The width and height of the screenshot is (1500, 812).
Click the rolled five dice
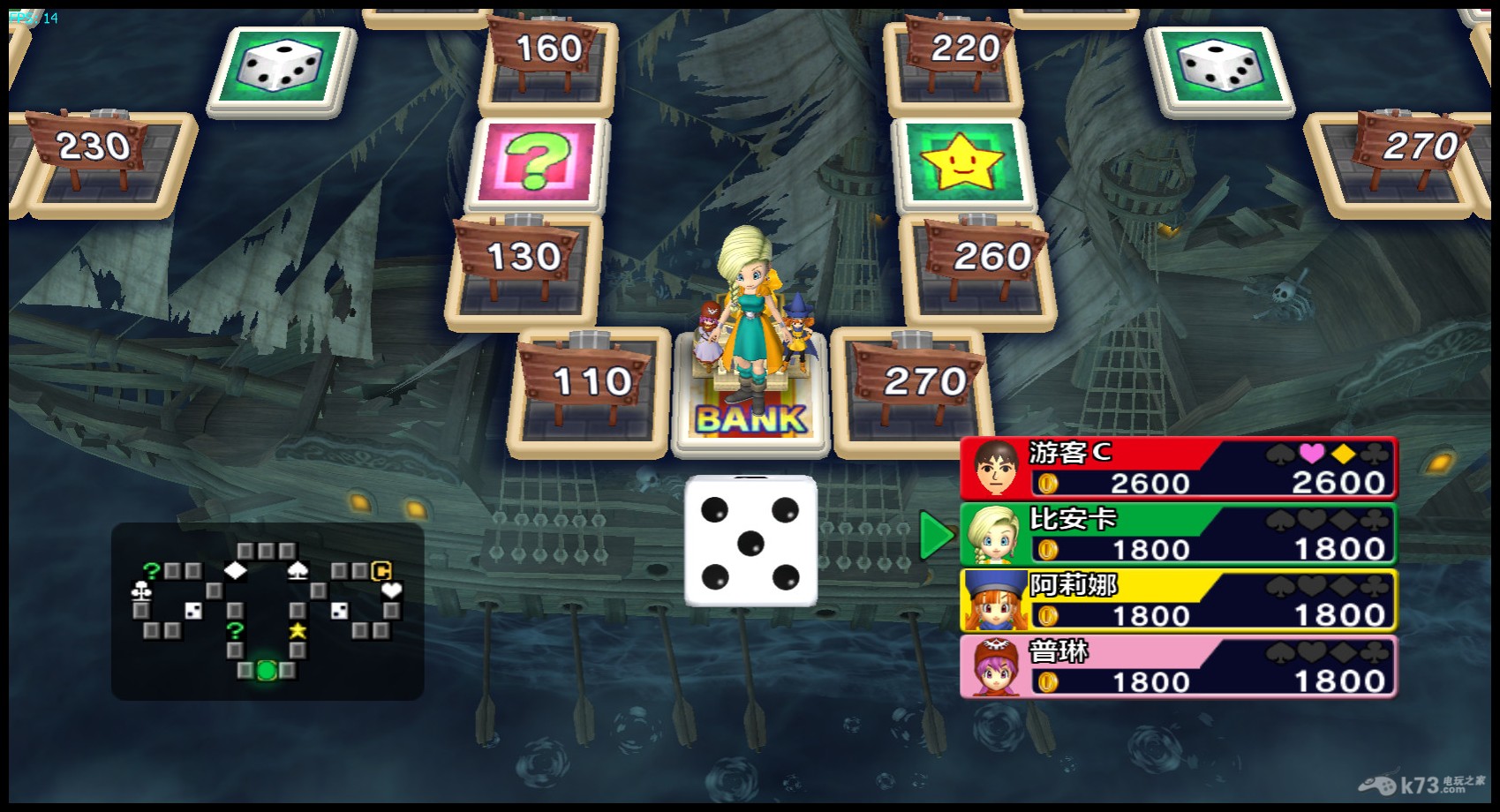tap(750, 542)
